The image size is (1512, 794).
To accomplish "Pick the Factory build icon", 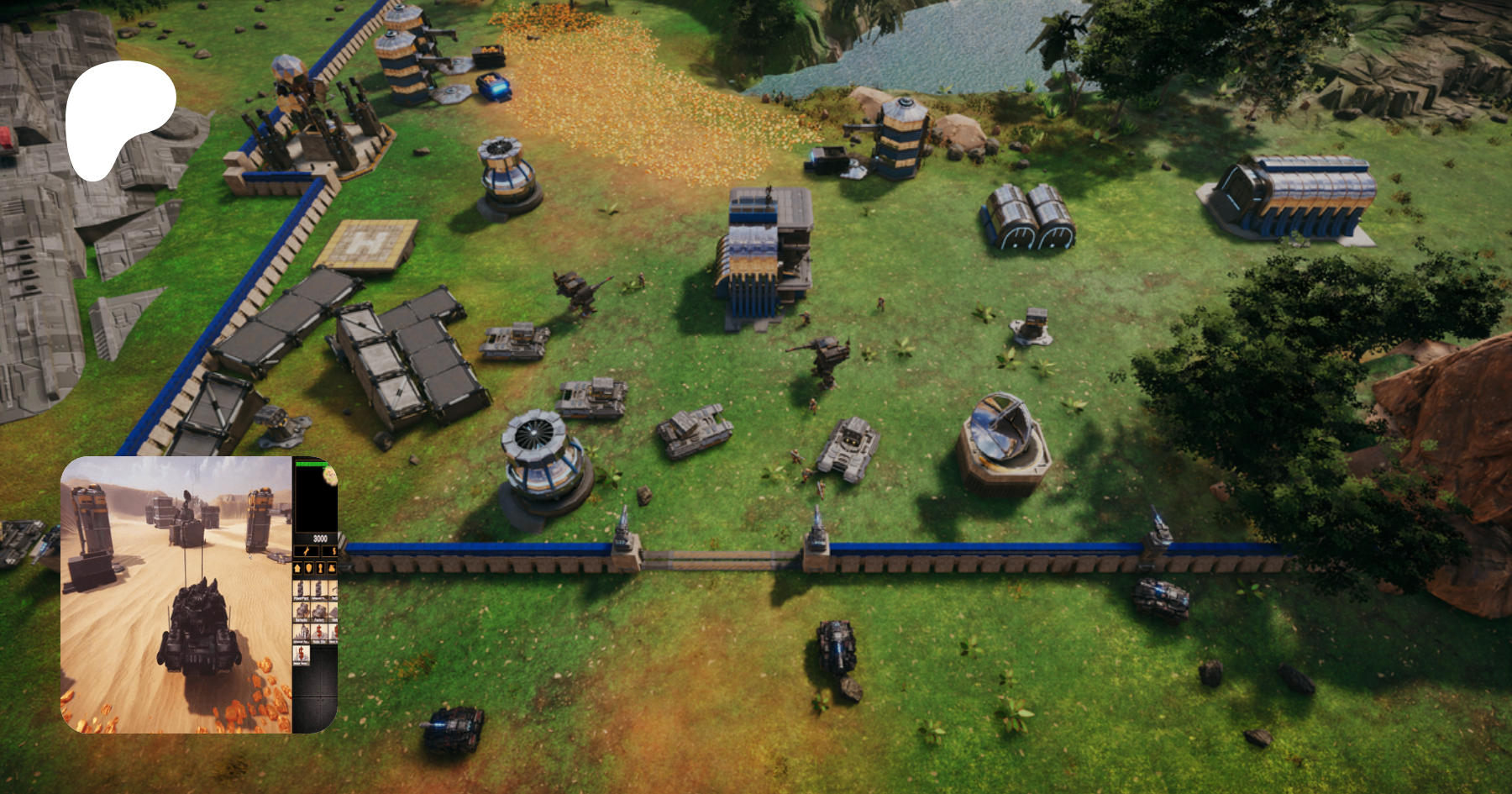I will point(319,613).
